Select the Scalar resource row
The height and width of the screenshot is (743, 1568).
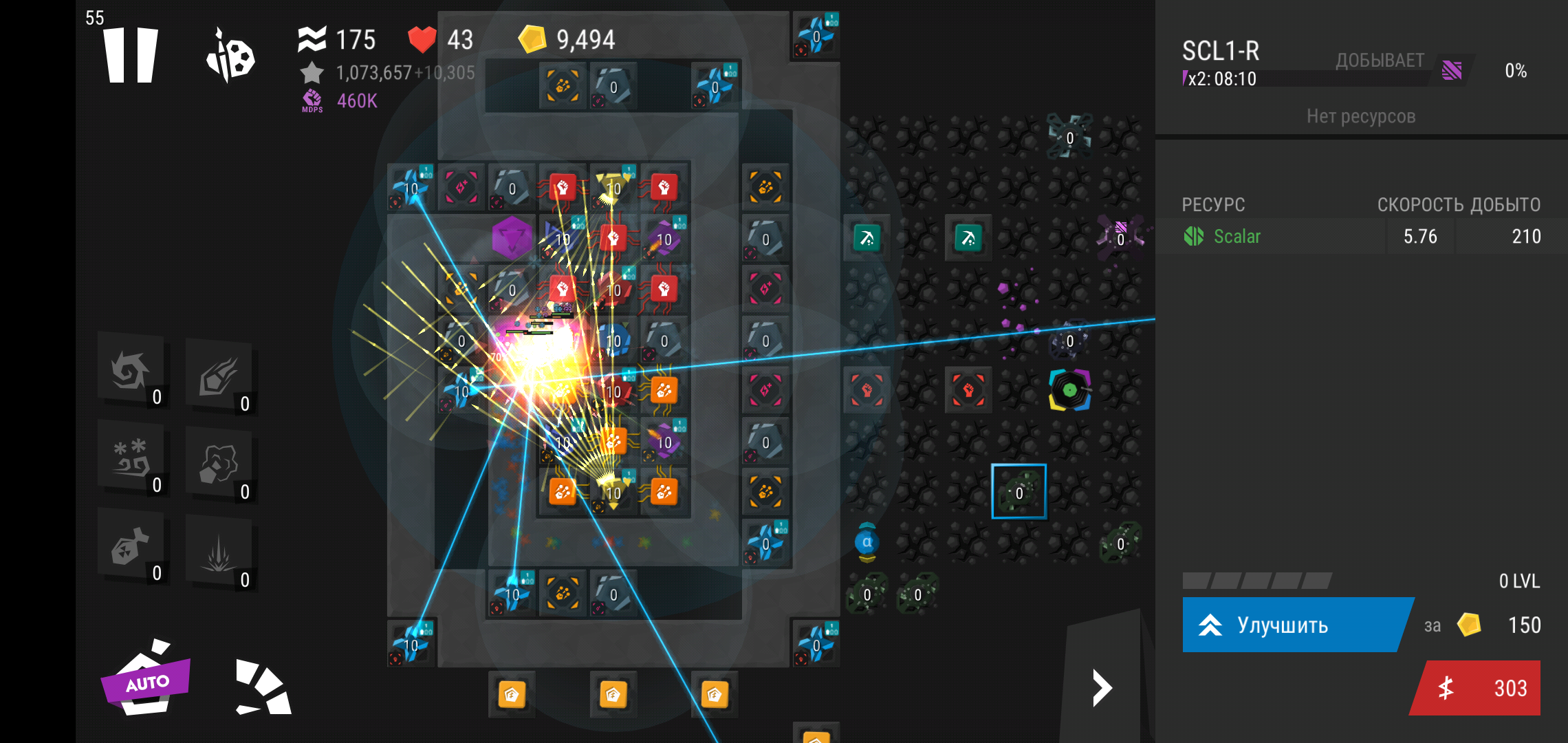tap(1360, 237)
